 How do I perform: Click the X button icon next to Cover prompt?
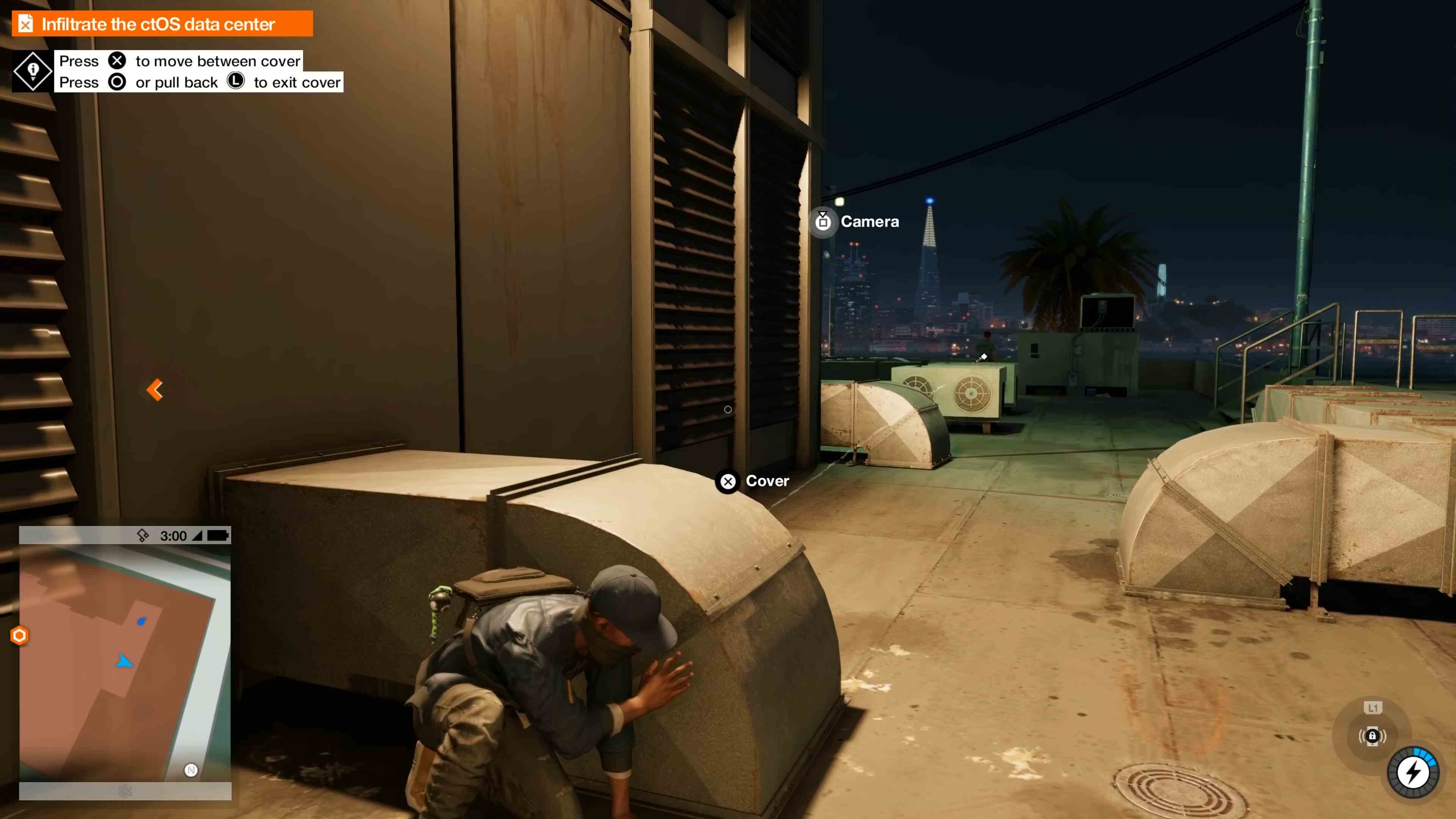(x=728, y=481)
